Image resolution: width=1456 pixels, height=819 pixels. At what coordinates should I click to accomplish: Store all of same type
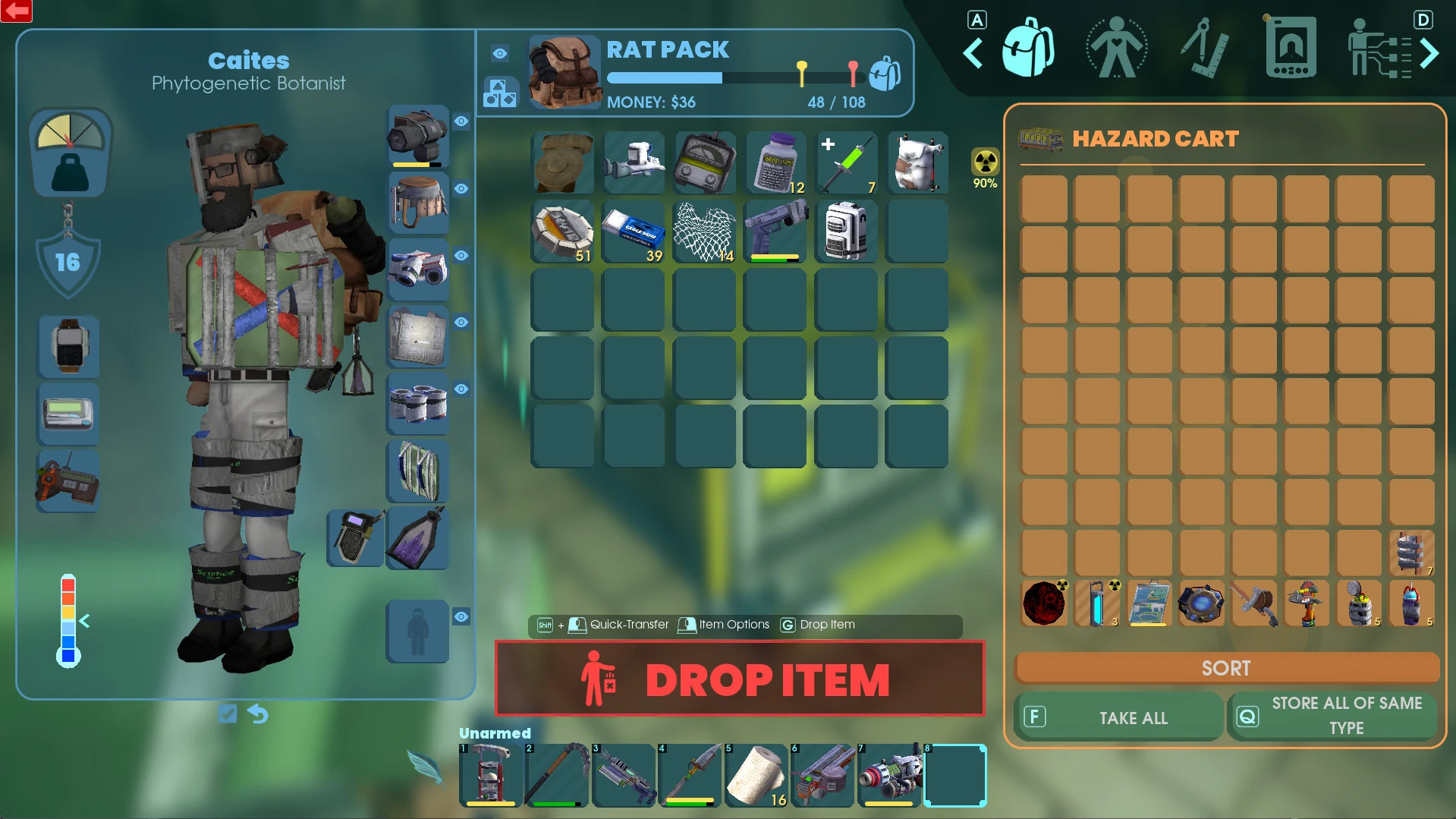click(x=1332, y=715)
